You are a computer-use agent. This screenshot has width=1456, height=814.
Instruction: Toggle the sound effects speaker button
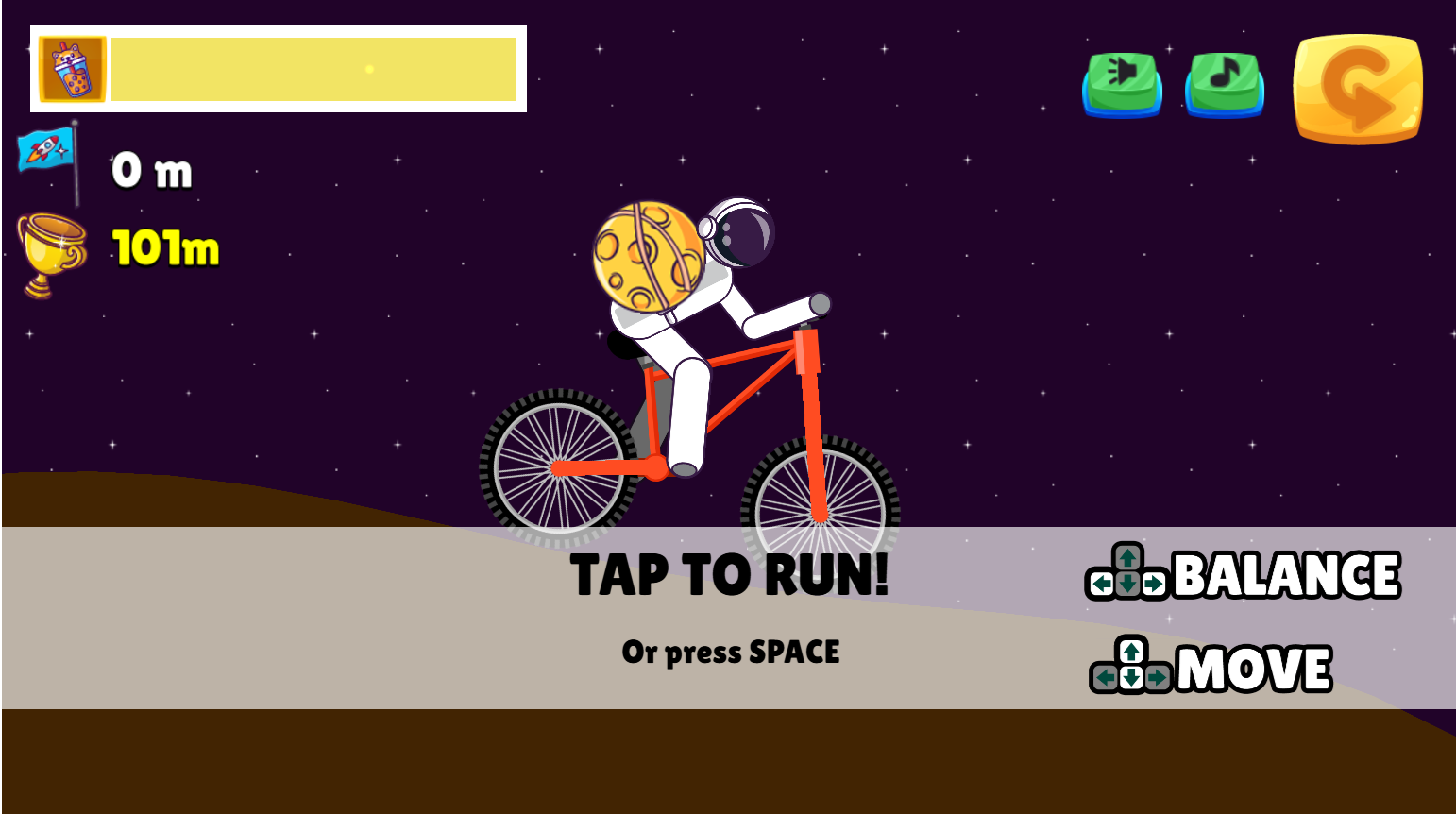[1120, 85]
